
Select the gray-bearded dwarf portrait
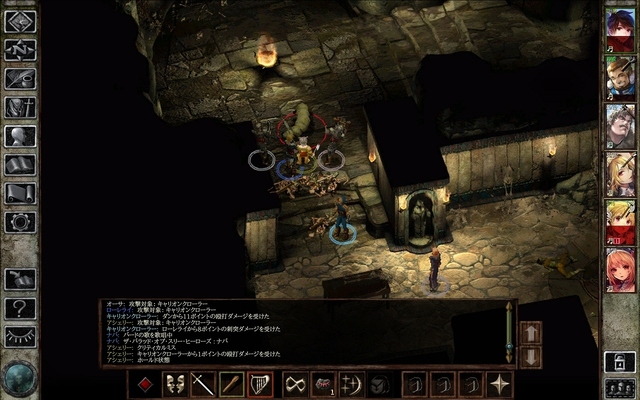pyautogui.click(x=618, y=124)
